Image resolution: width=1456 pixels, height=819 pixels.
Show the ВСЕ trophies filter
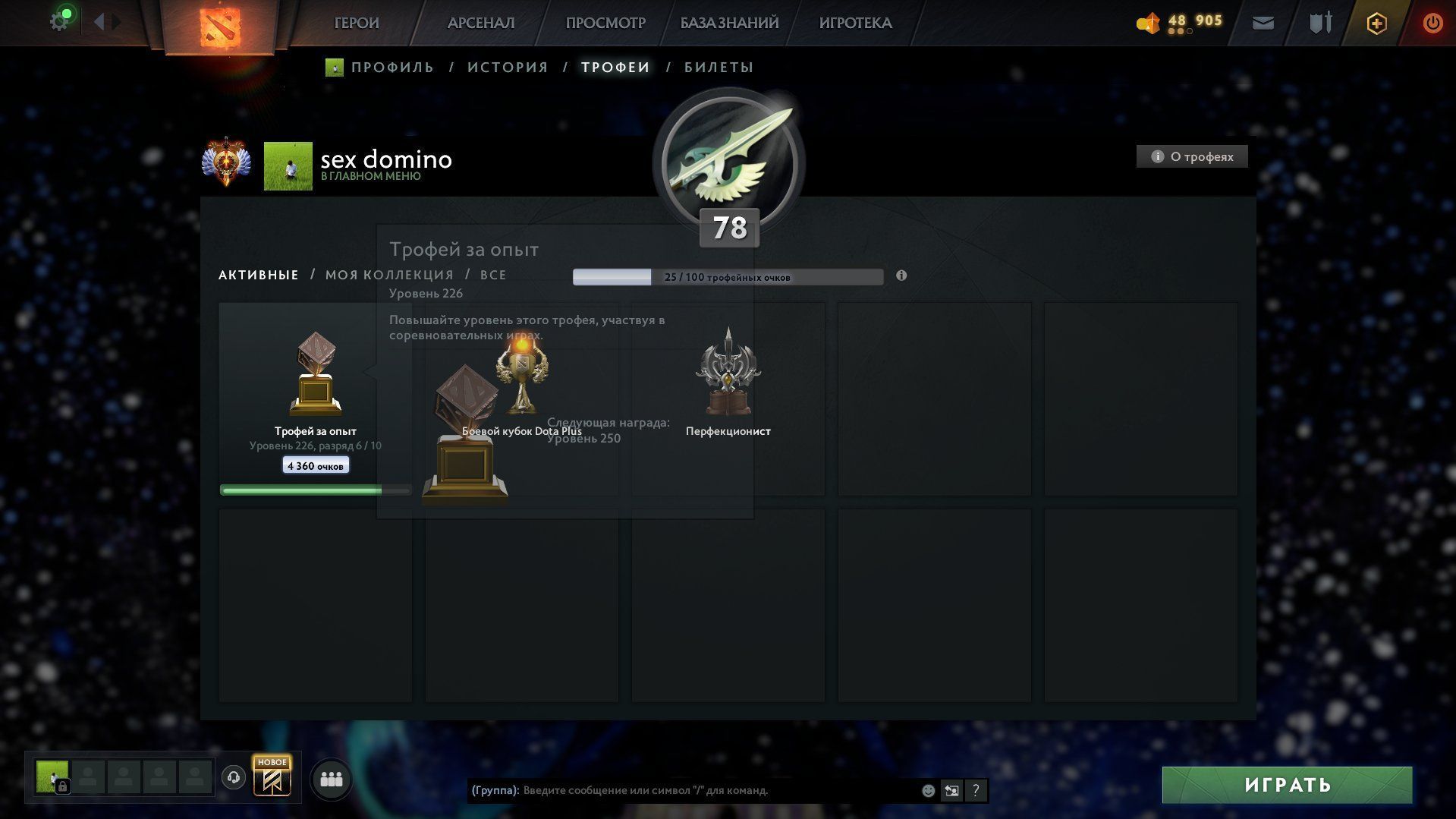point(493,275)
